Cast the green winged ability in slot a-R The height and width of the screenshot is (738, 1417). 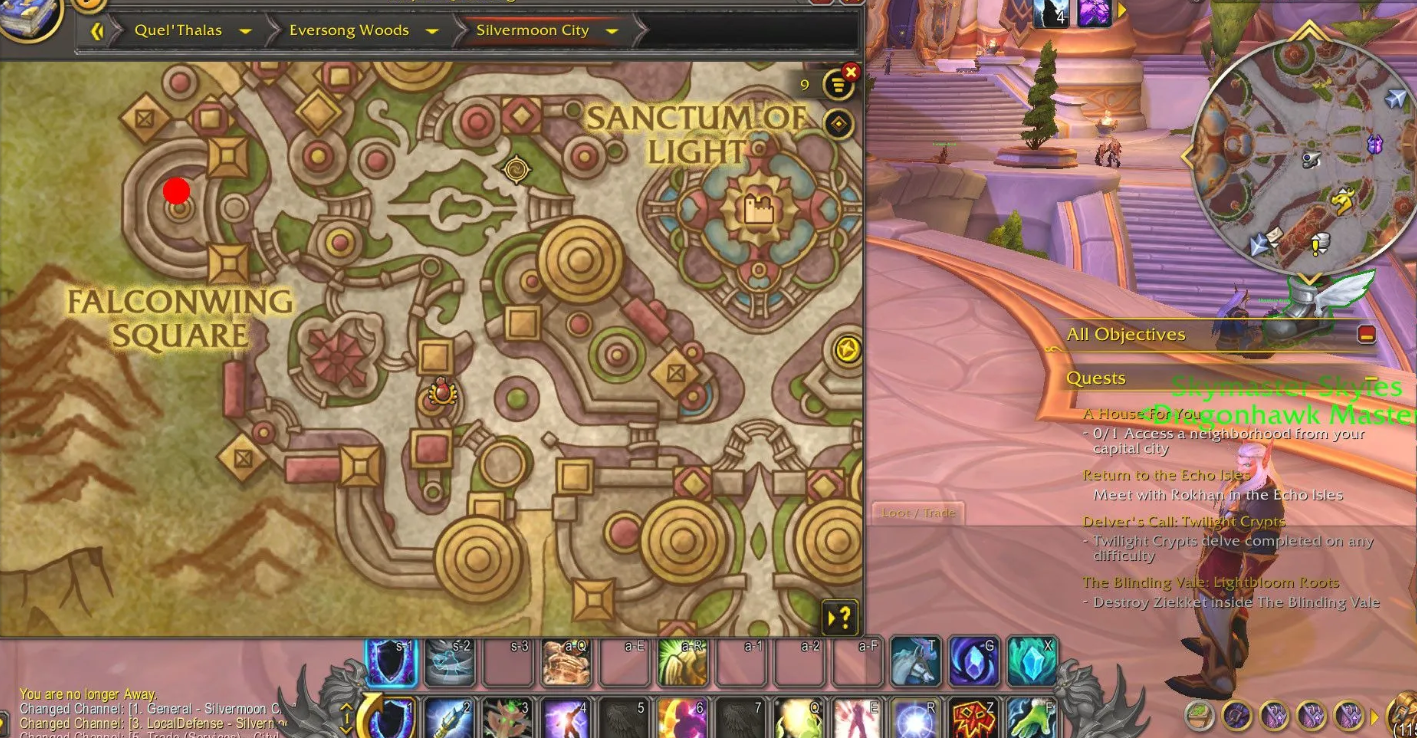click(682, 662)
